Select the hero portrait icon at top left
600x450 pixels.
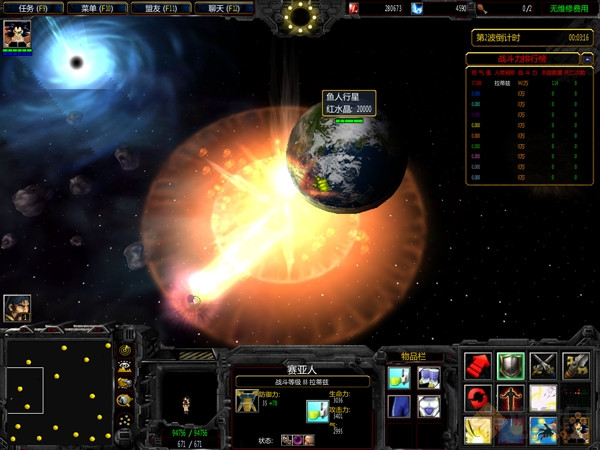coord(17,34)
